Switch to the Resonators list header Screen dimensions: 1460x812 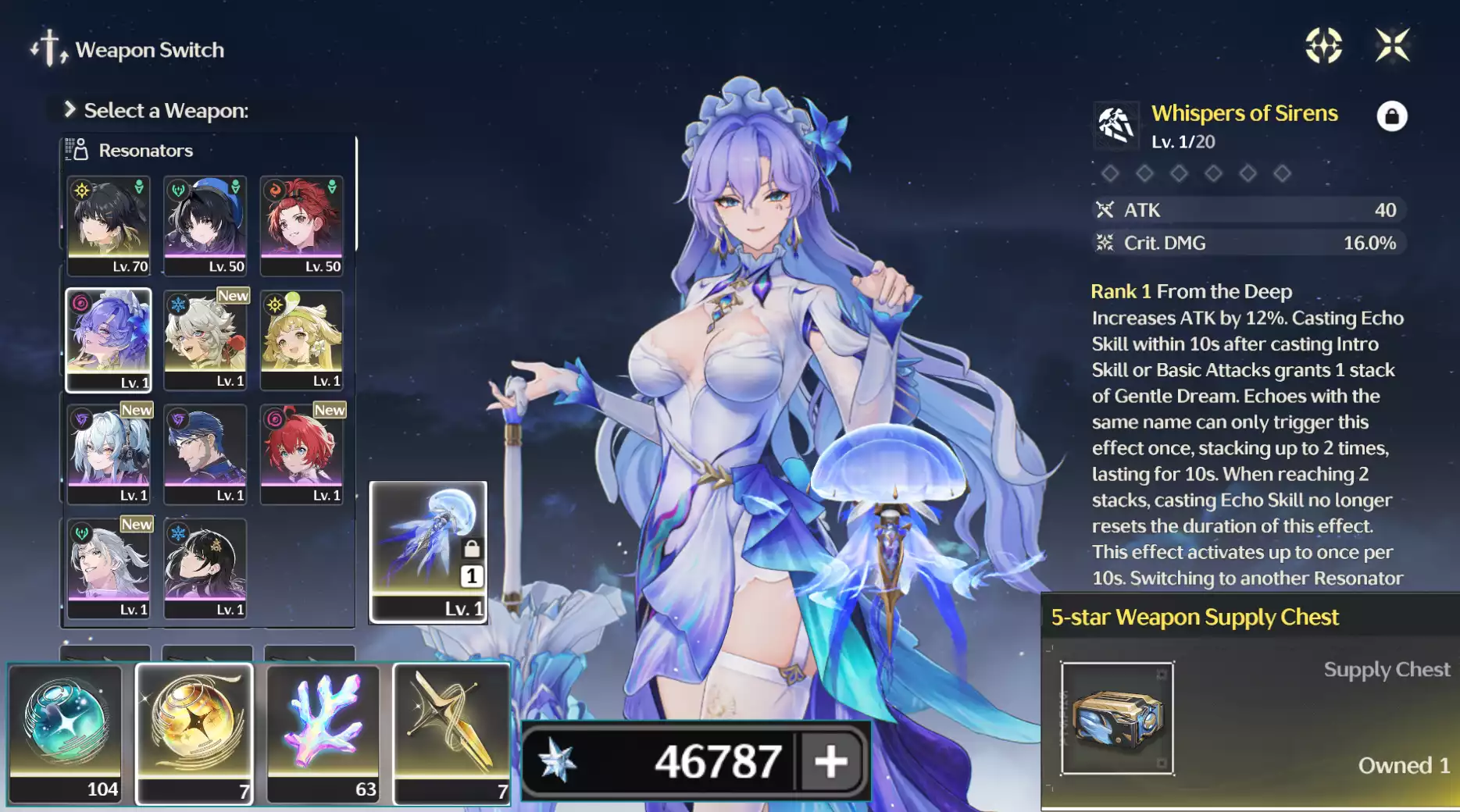click(145, 149)
